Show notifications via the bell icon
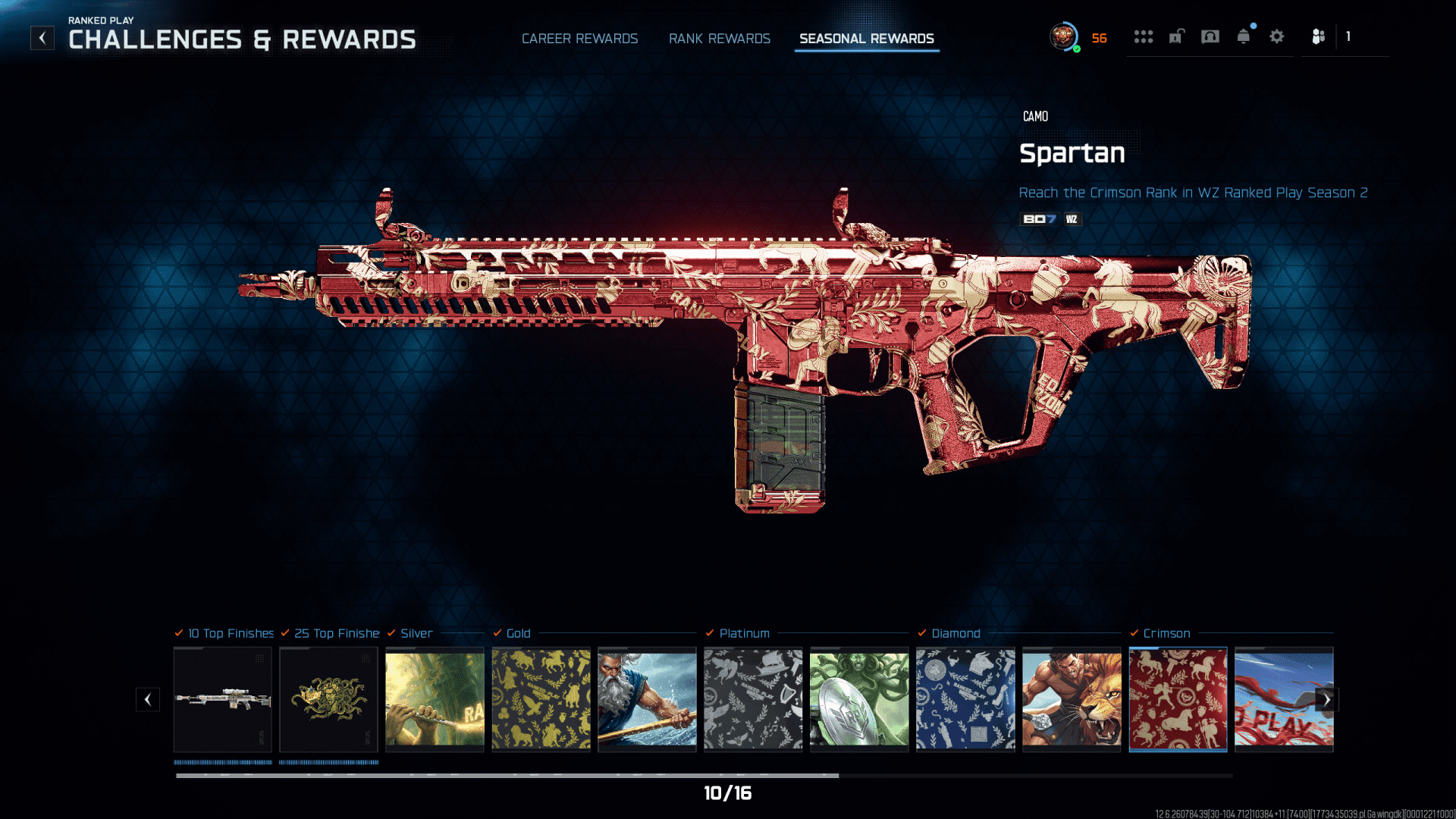This screenshot has height=819, width=1456. click(1243, 36)
